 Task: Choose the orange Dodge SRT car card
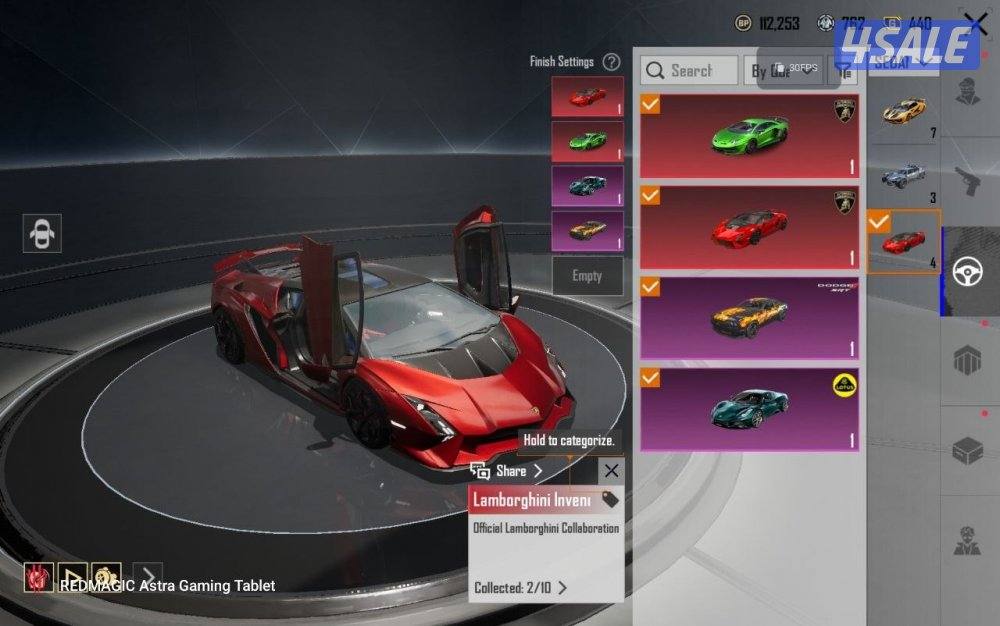(749, 318)
